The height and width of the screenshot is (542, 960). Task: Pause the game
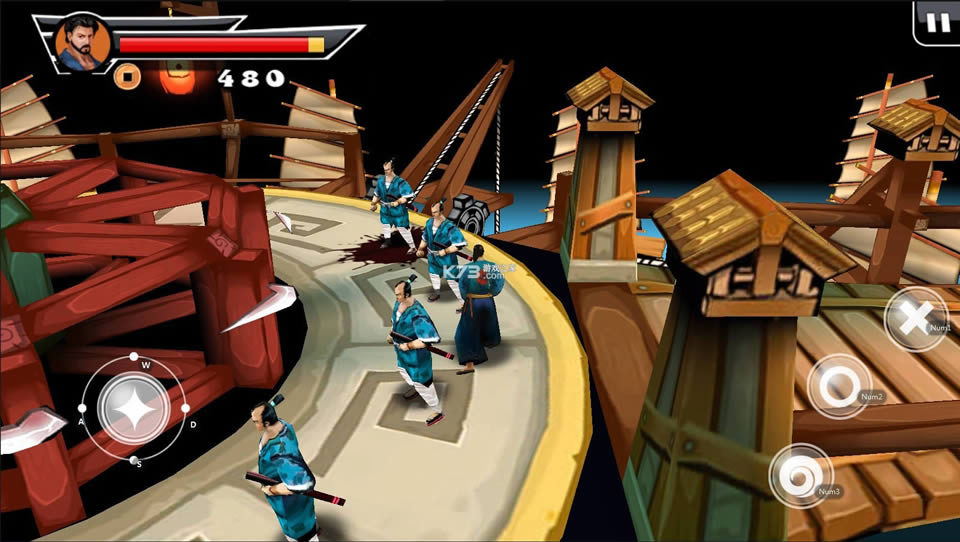pos(938,22)
